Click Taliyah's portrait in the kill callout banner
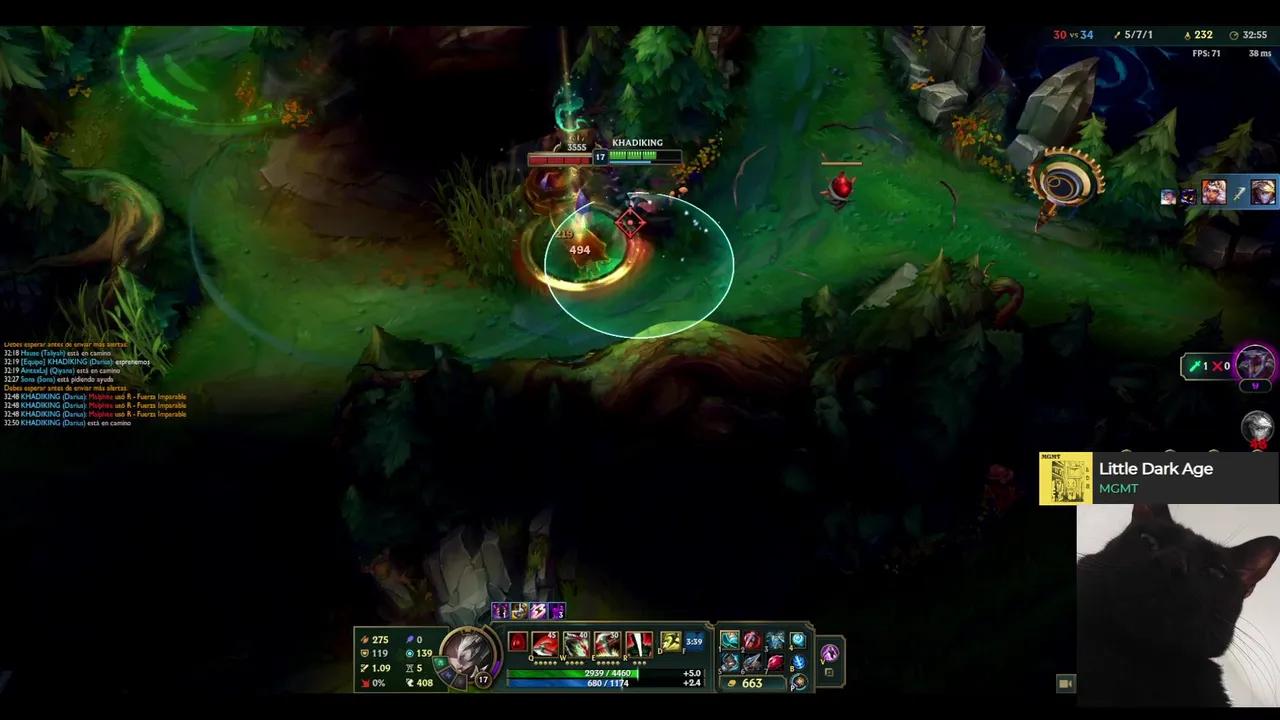Screen dimensions: 1280x720 click(1213, 192)
